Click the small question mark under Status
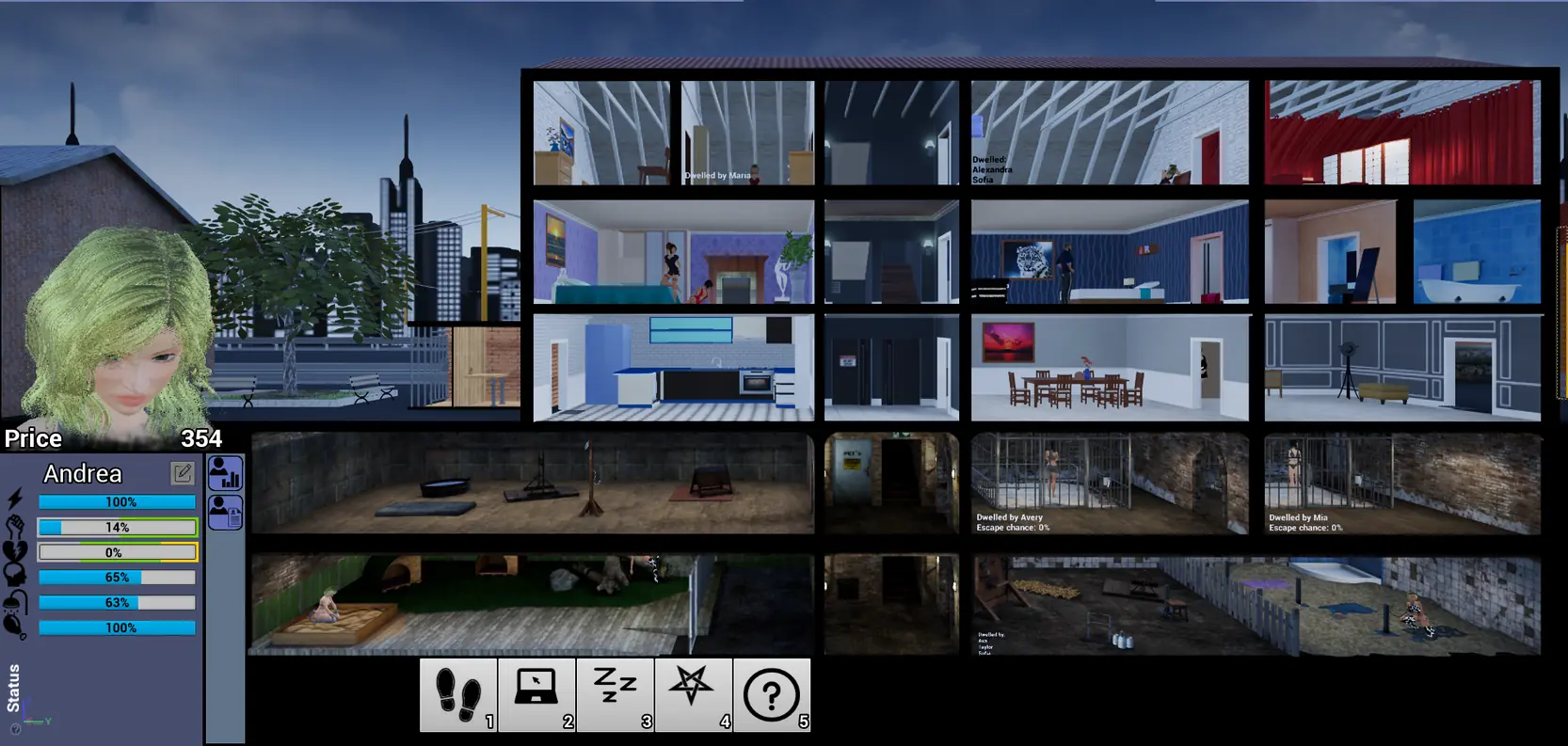The image size is (1568, 746). tap(15, 729)
